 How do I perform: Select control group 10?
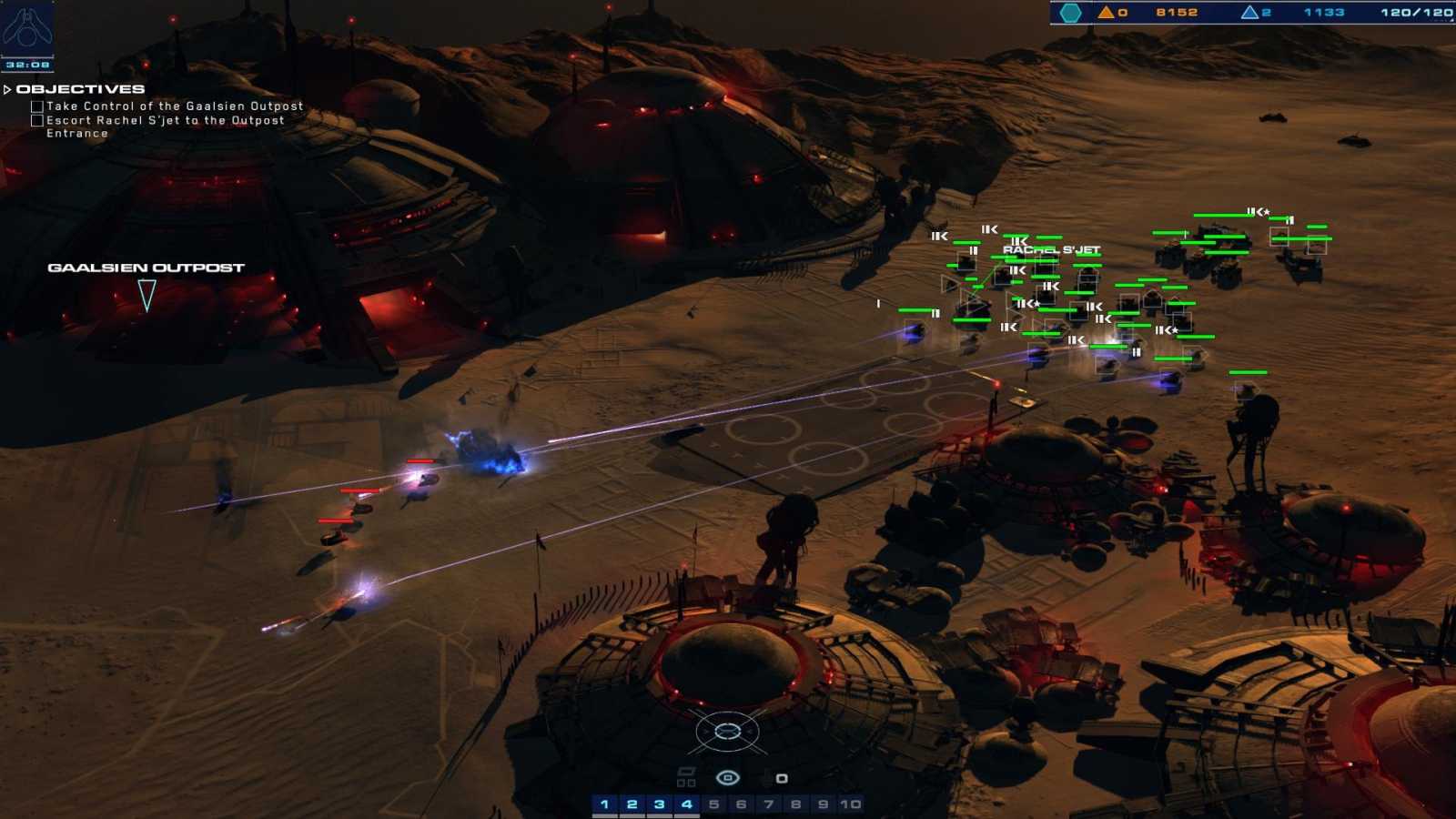click(850, 804)
